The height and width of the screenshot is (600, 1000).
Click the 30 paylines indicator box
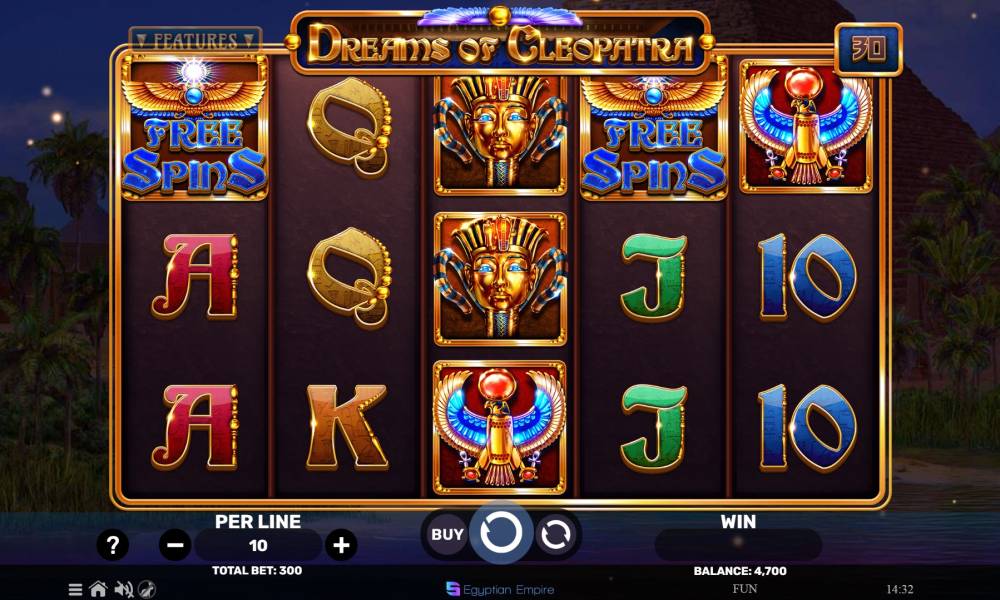[x=868, y=49]
